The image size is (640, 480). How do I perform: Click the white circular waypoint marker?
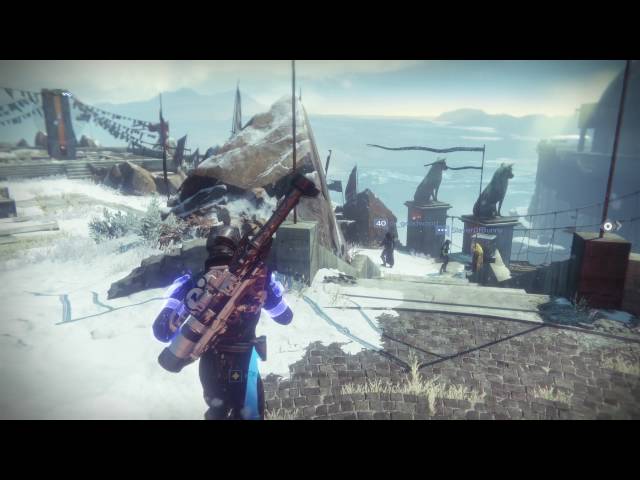click(608, 227)
